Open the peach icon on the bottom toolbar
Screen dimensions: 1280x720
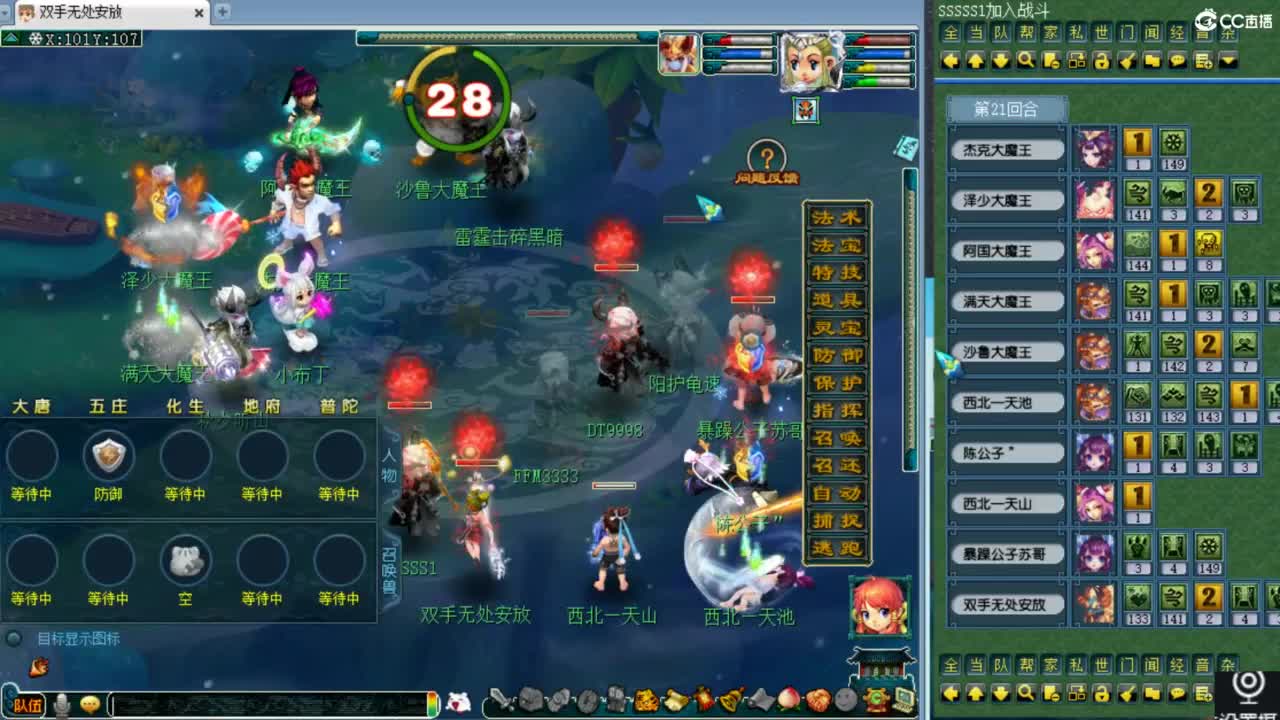[790, 701]
